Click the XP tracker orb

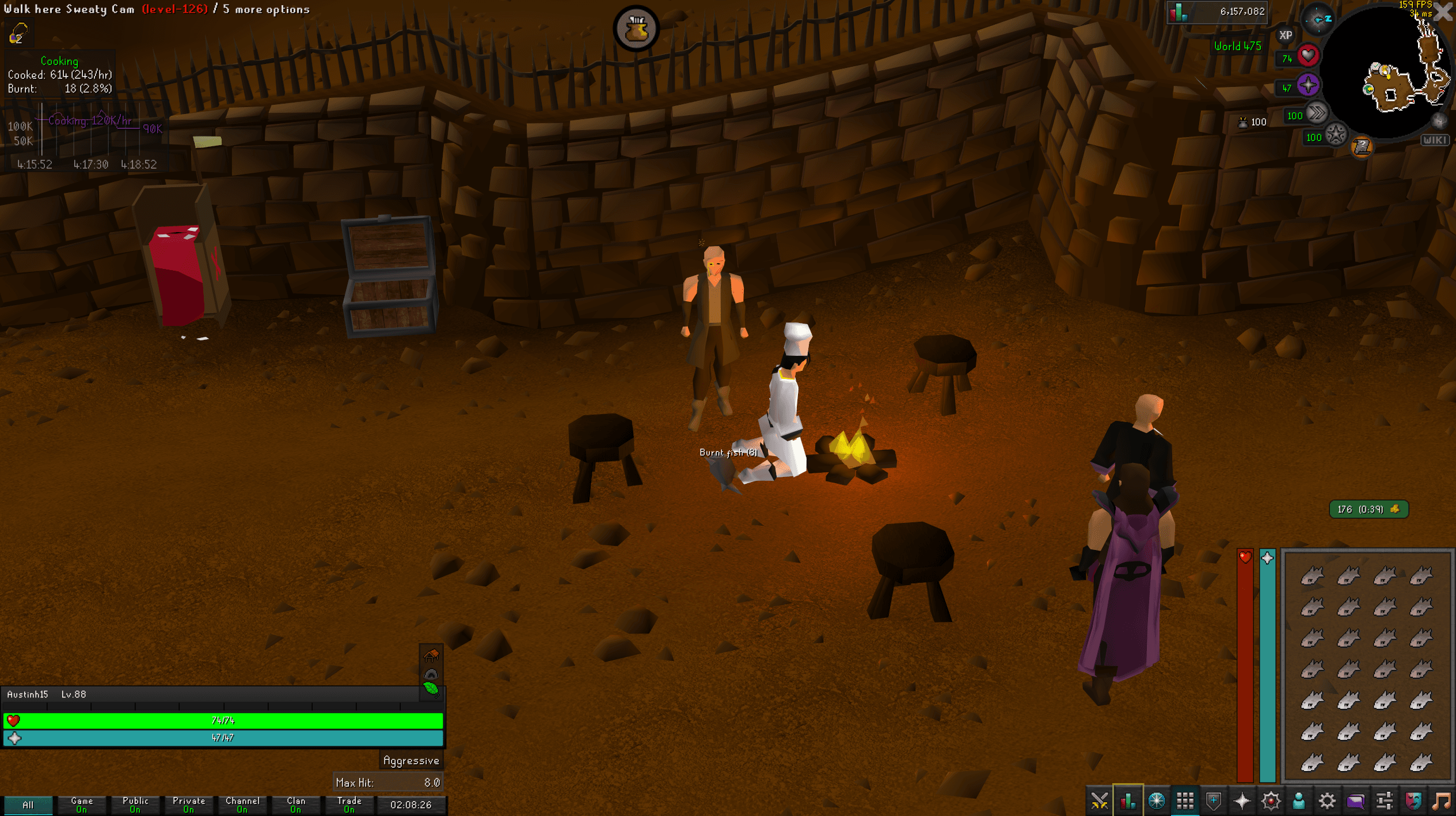pos(1284,34)
